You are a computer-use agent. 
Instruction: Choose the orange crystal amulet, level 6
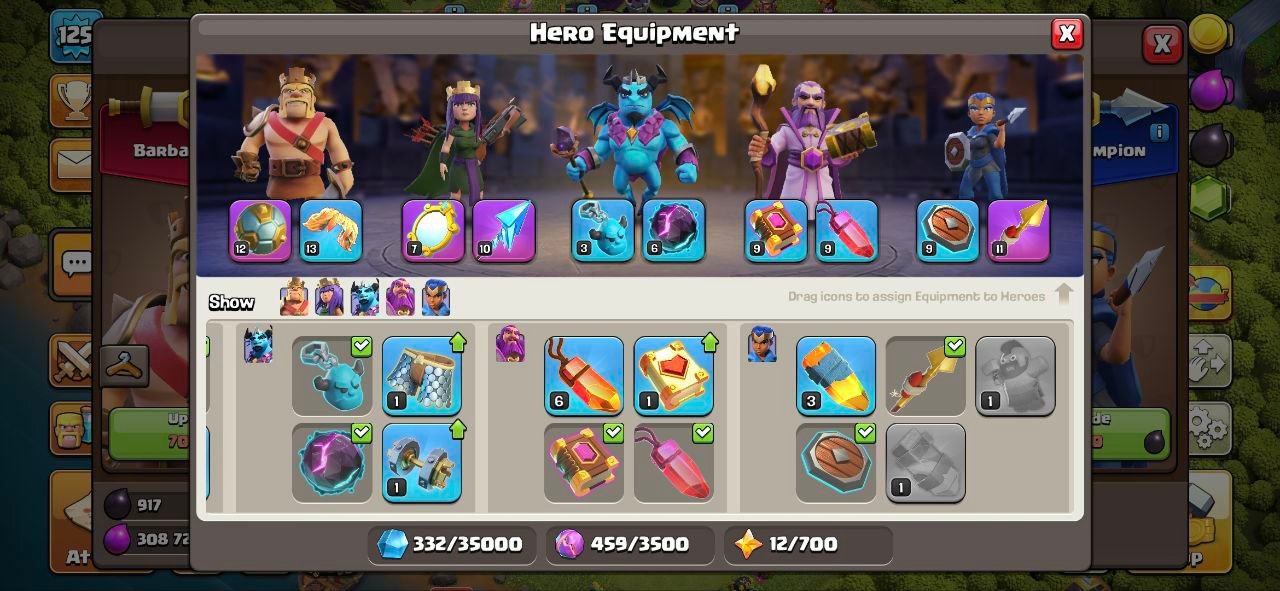[x=584, y=376]
